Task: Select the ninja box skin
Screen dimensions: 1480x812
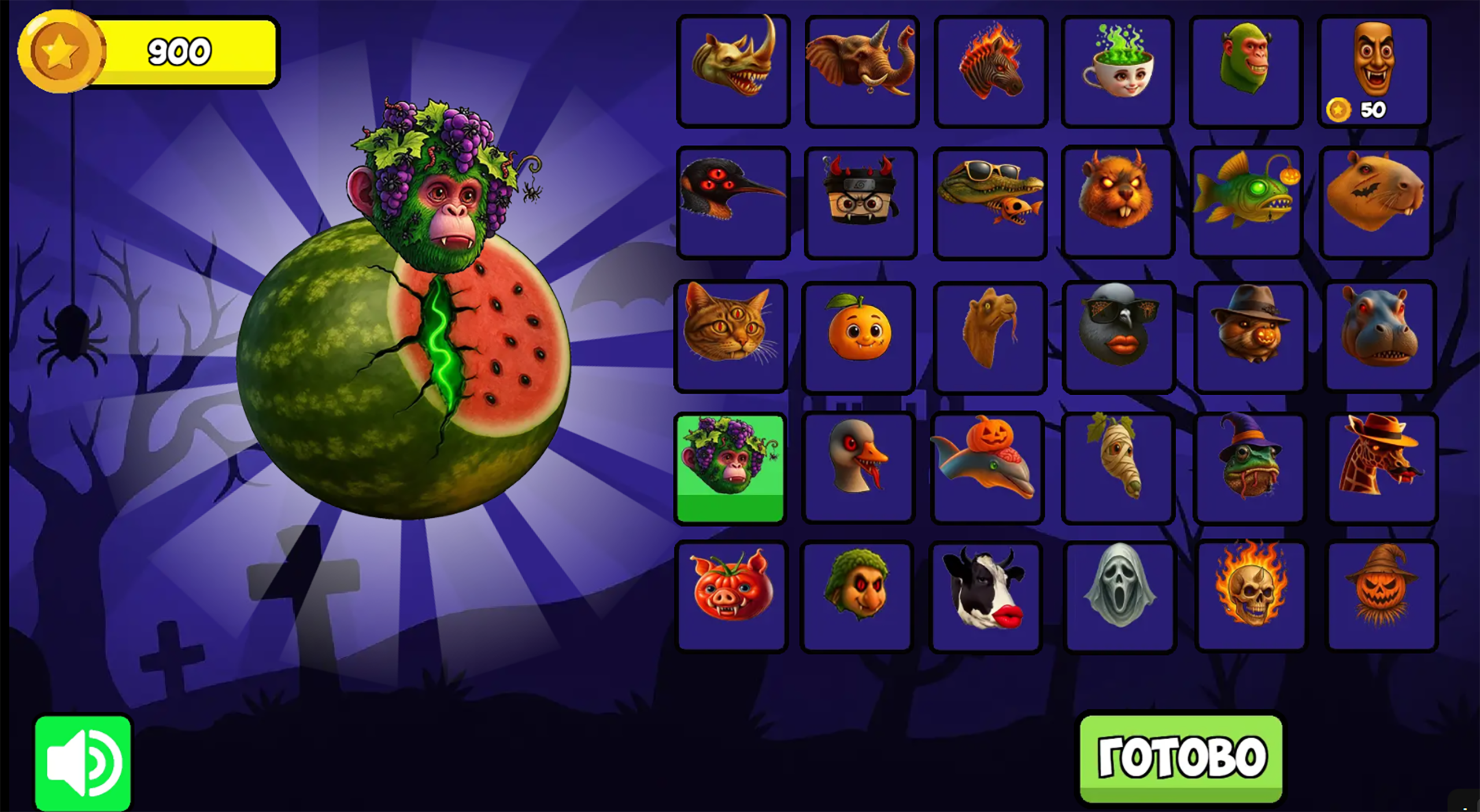Action: click(x=862, y=201)
